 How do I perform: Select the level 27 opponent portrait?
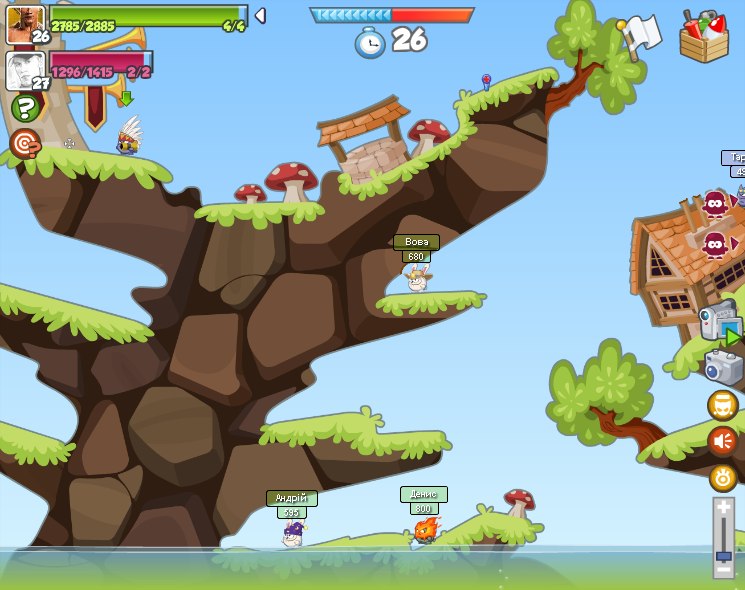tap(24, 70)
